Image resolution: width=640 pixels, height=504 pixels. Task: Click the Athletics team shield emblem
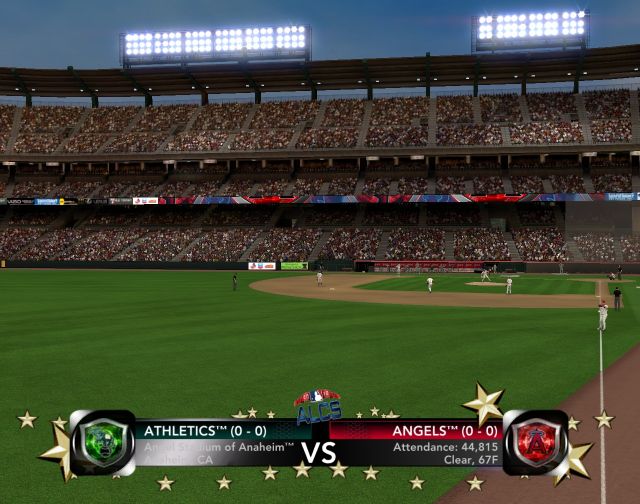coord(102,443)
